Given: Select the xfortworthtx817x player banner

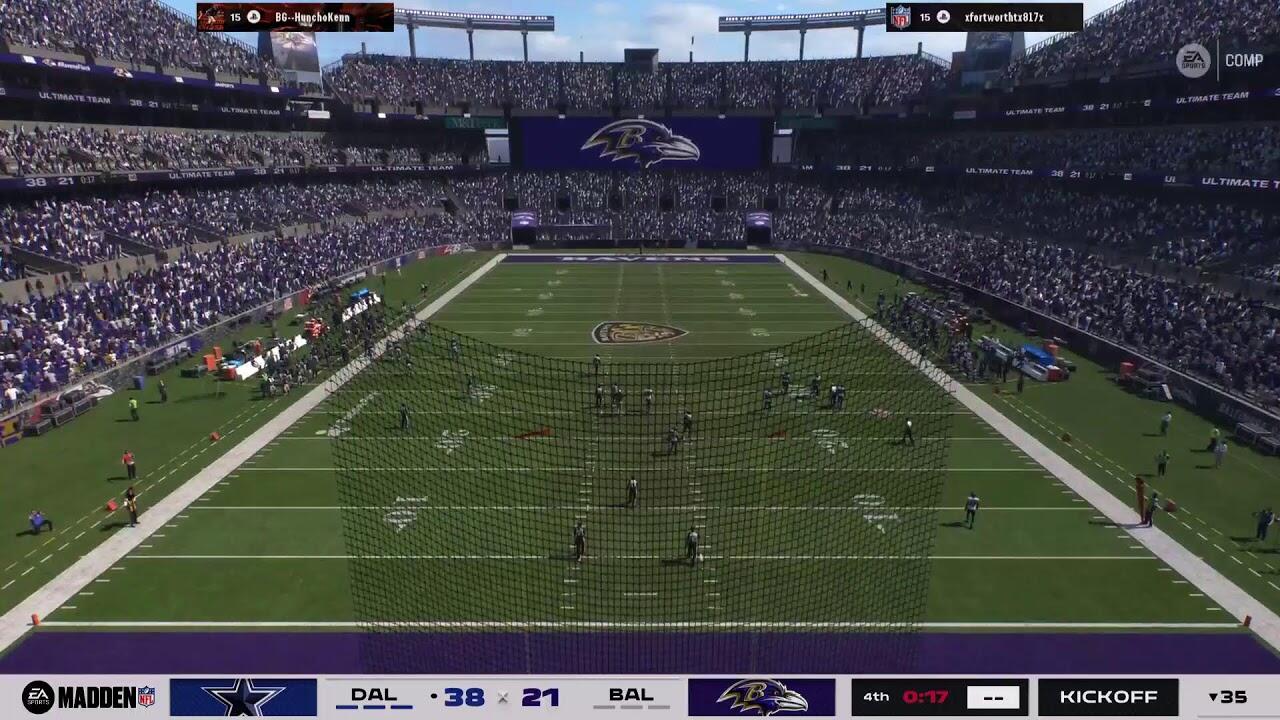Looking at the screenshot, I should pyautogui.click(x=984, y=17).
